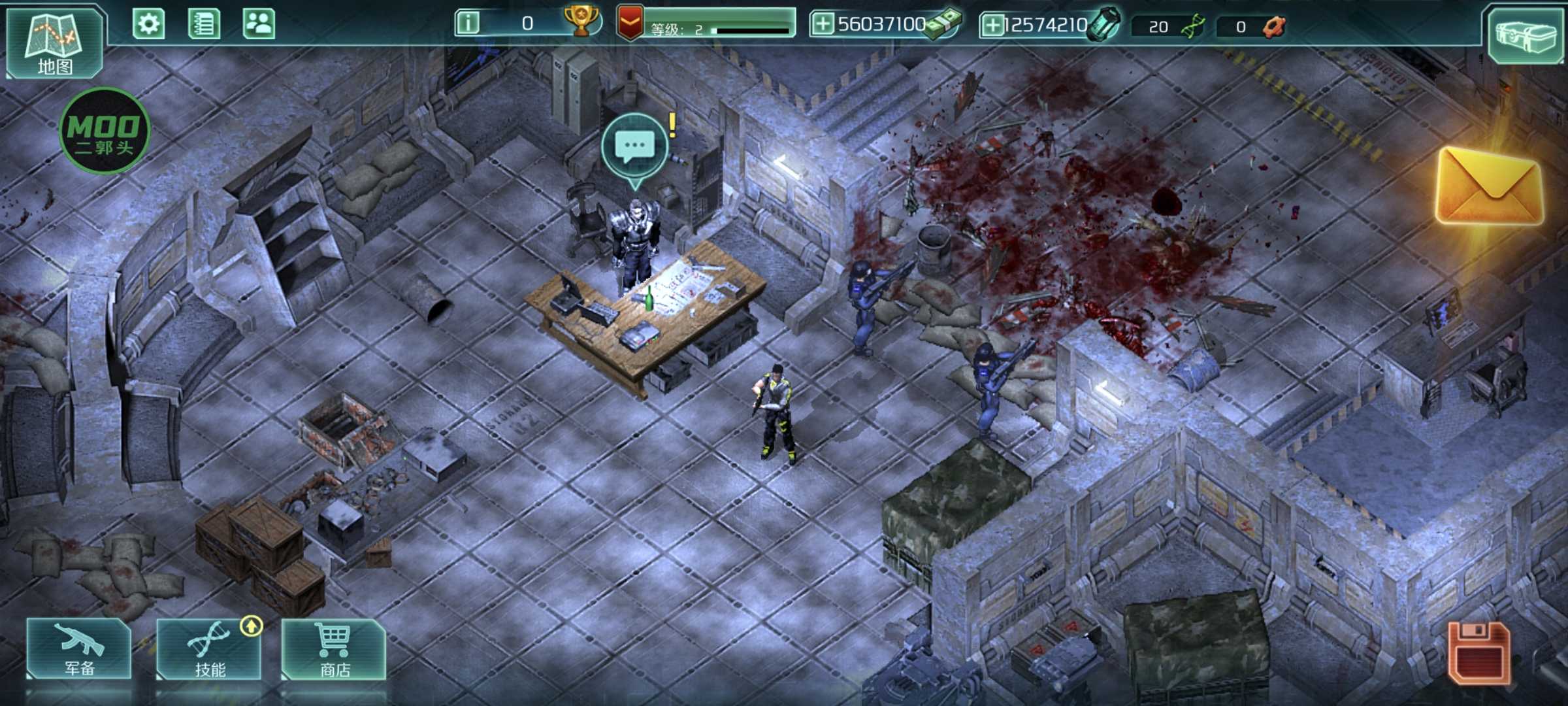Open the shop (商店) menu
The image size is (1568, 706).
click(334, 649)
